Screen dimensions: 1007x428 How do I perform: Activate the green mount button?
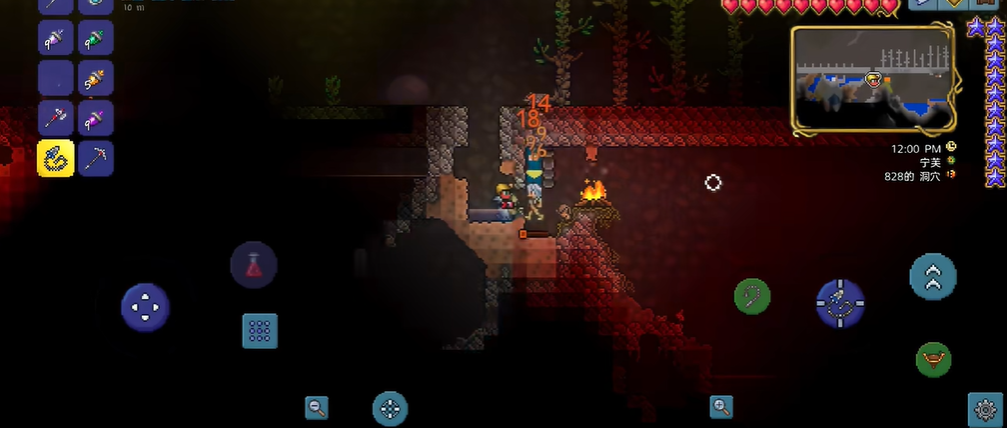[933, 359]
